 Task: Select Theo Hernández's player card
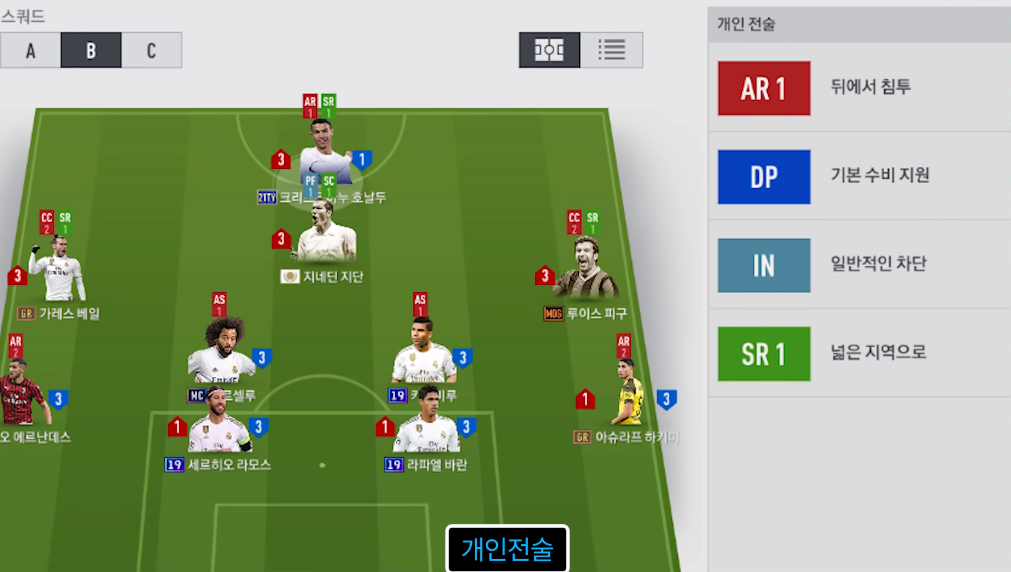pyautogui.click(x=20, y=396)
